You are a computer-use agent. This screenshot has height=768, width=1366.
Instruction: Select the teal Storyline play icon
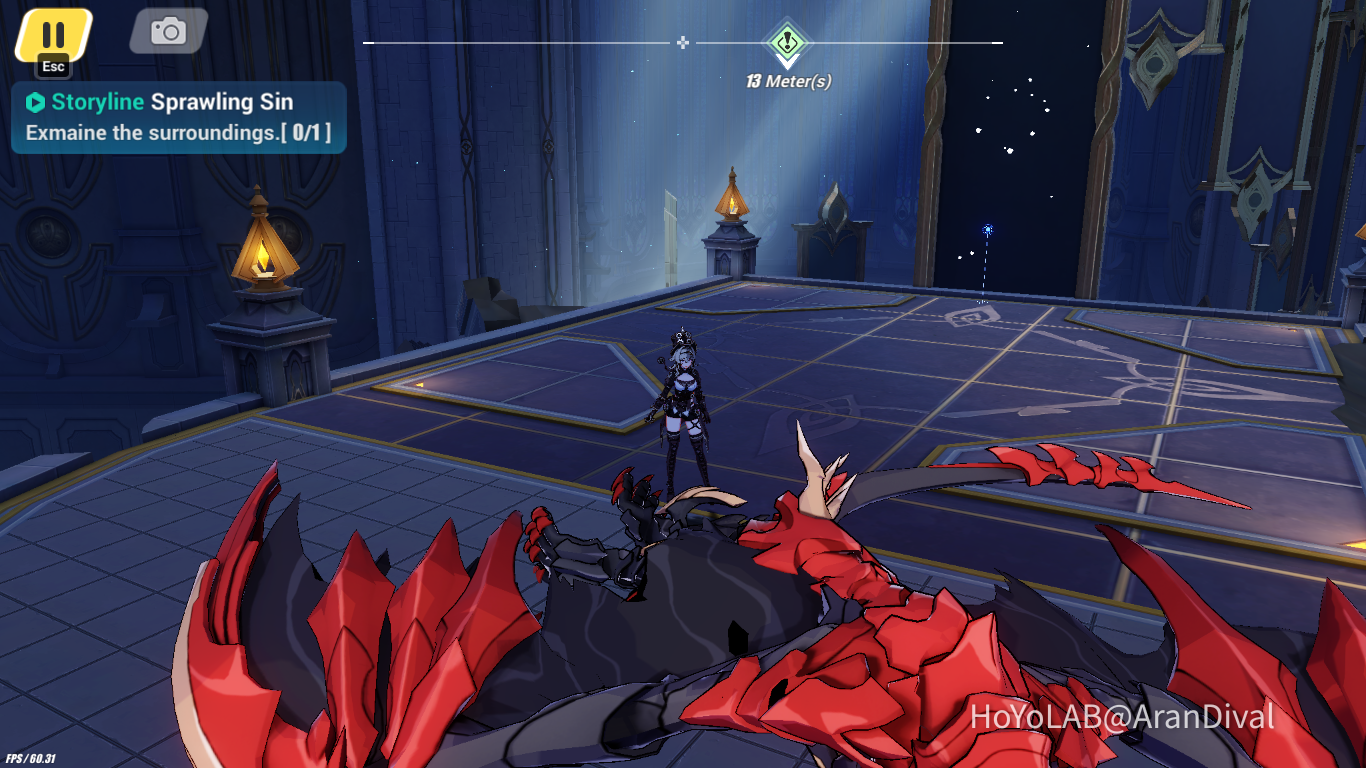36,101
